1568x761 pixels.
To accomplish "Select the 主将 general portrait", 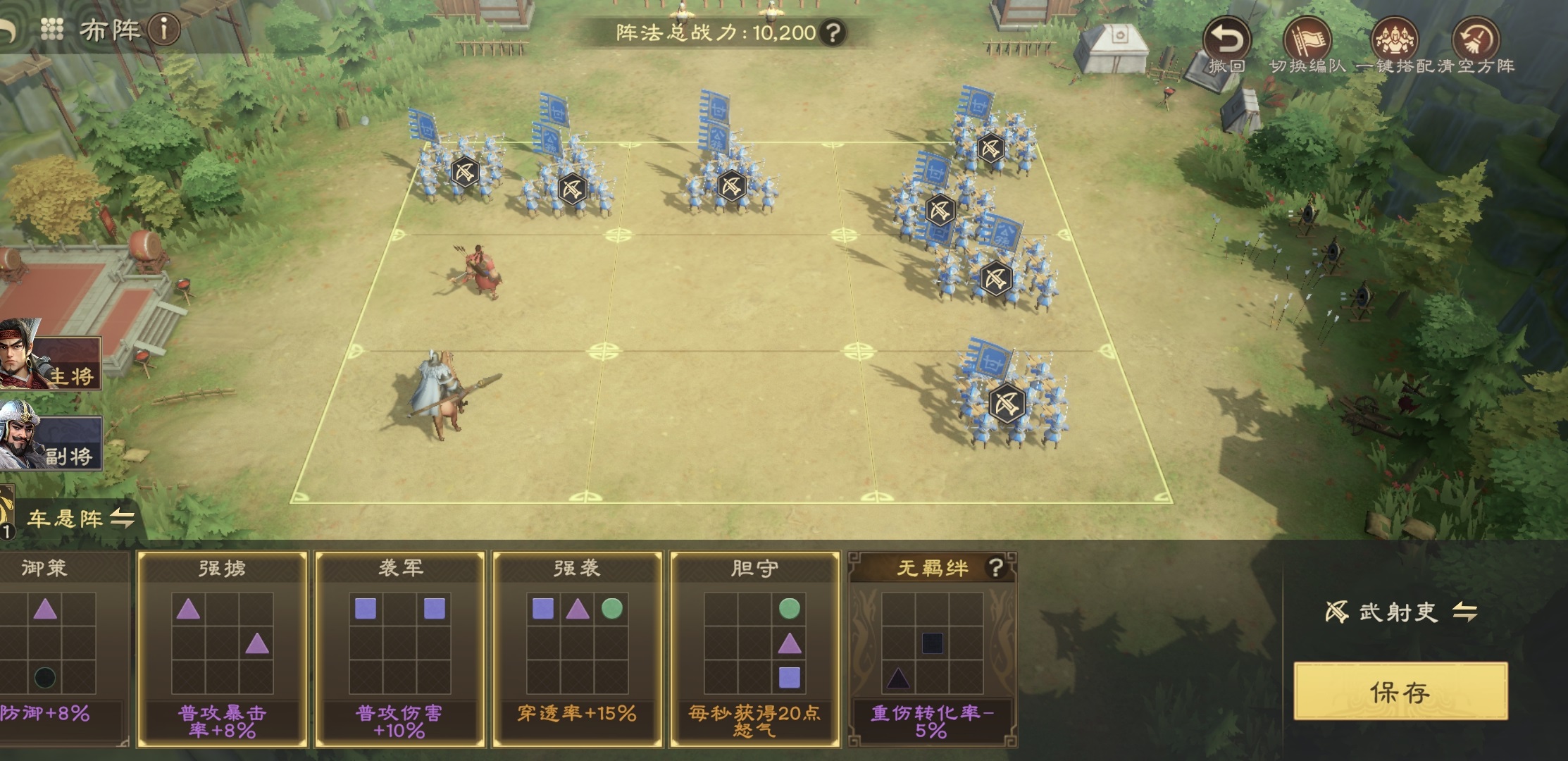I will (49, 354).
